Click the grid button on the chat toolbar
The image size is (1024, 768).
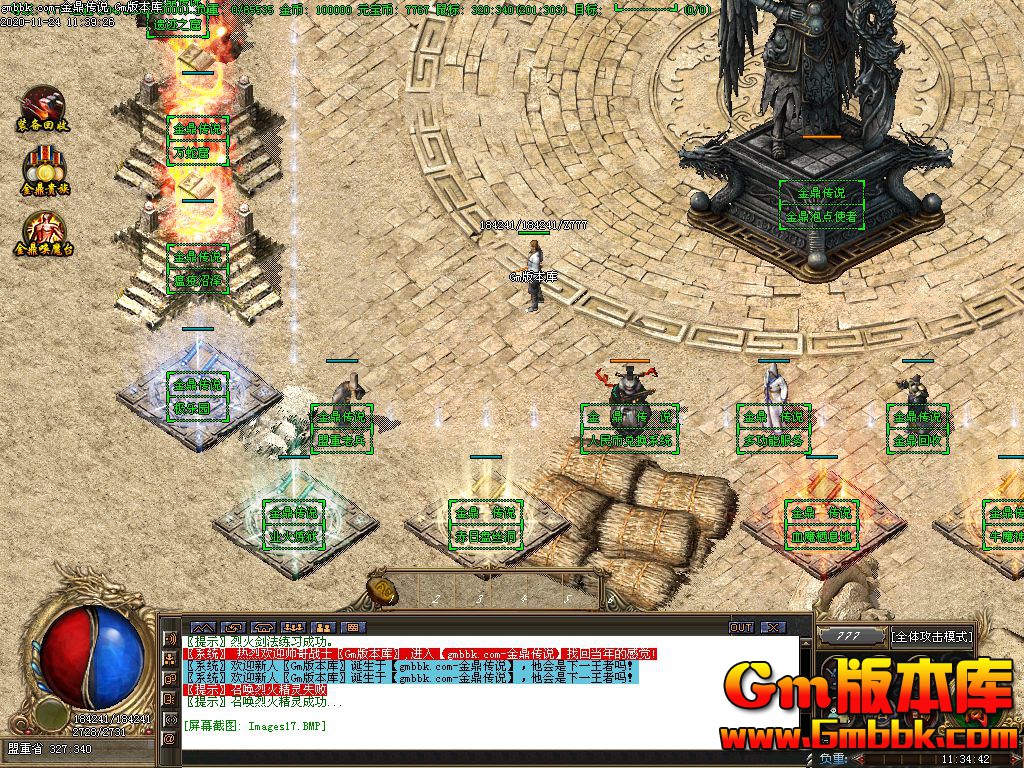[351, 627]
